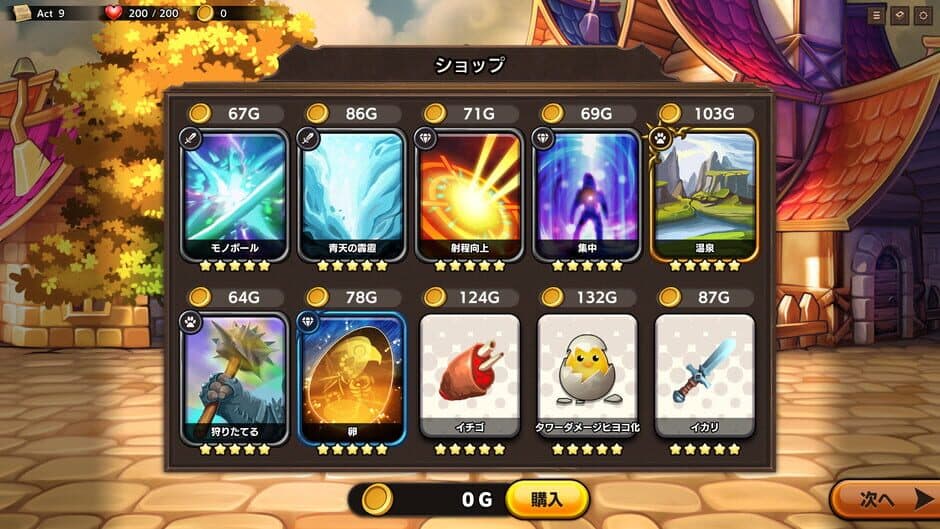This screenshot has height=529, width=940.
Task: Click the diamond-shaped icon in top bar
Action: (x=899, y=15)
